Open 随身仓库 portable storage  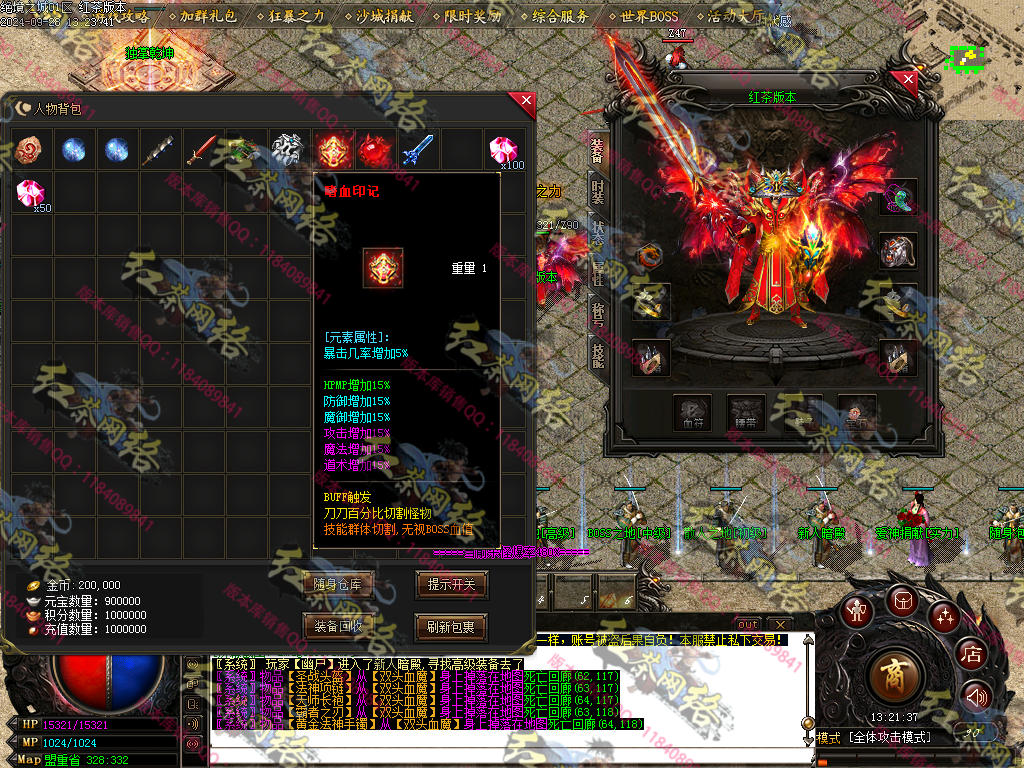point(337,585)
